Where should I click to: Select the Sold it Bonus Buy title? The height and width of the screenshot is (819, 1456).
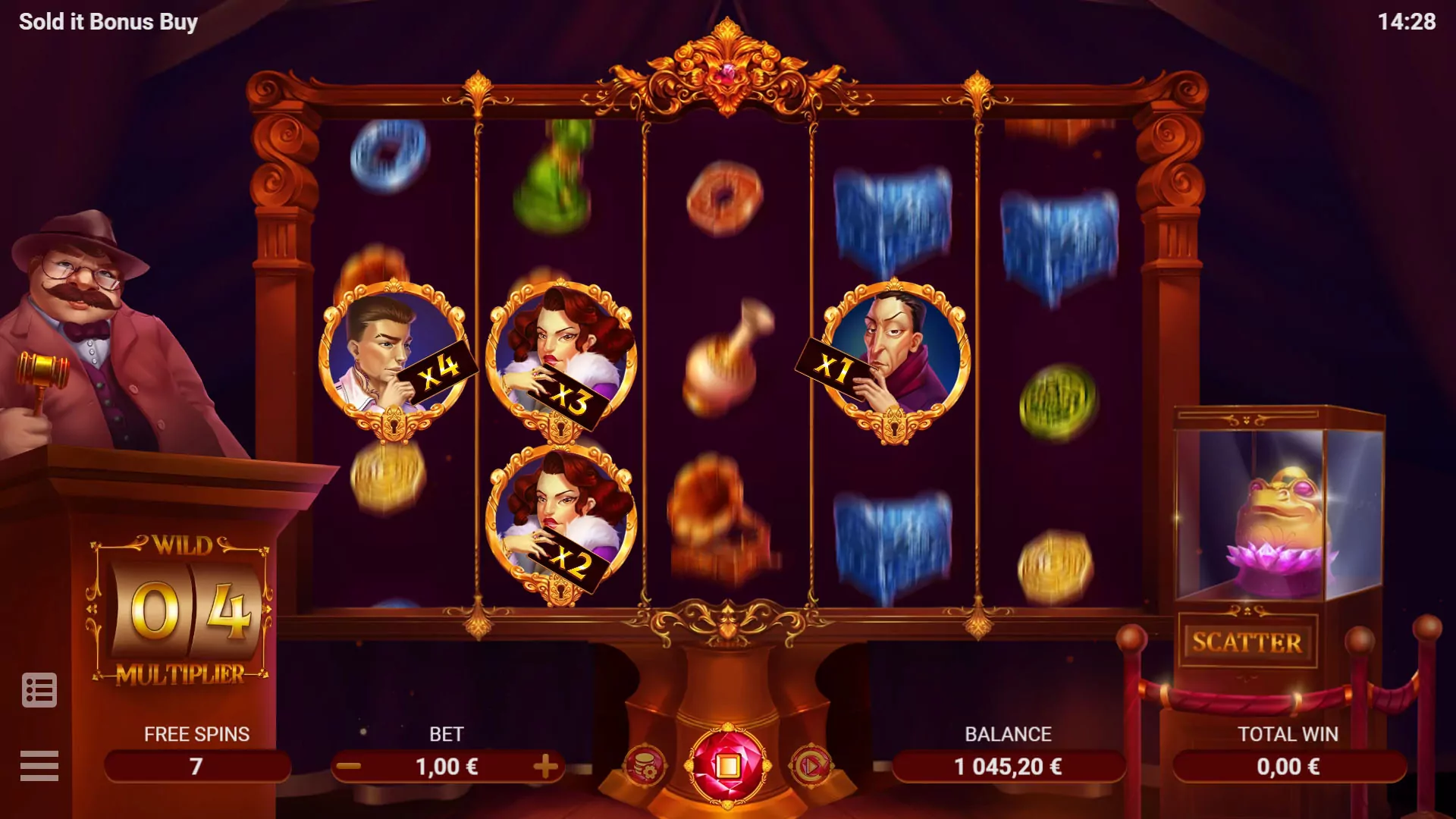[108, 21]
